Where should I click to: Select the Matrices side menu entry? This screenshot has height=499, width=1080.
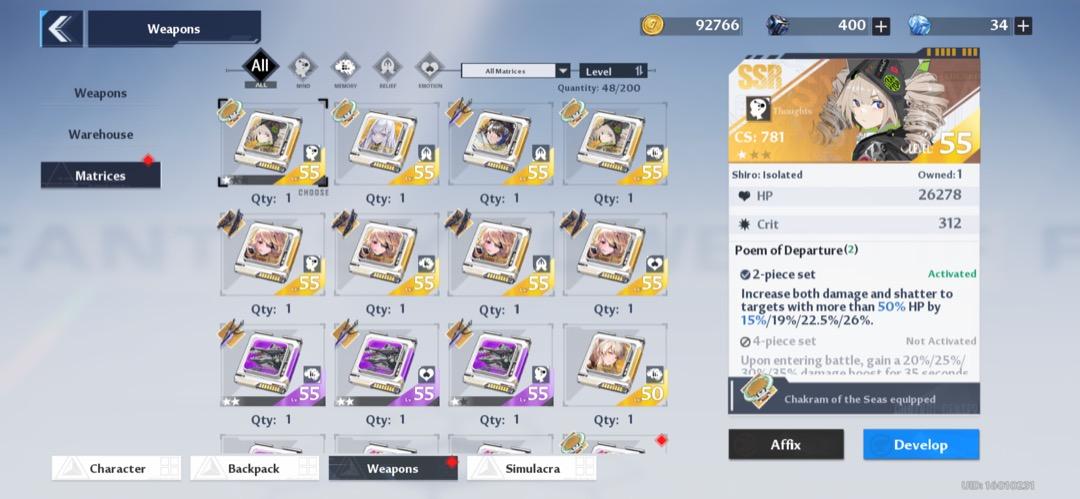[x=100, y=176]
